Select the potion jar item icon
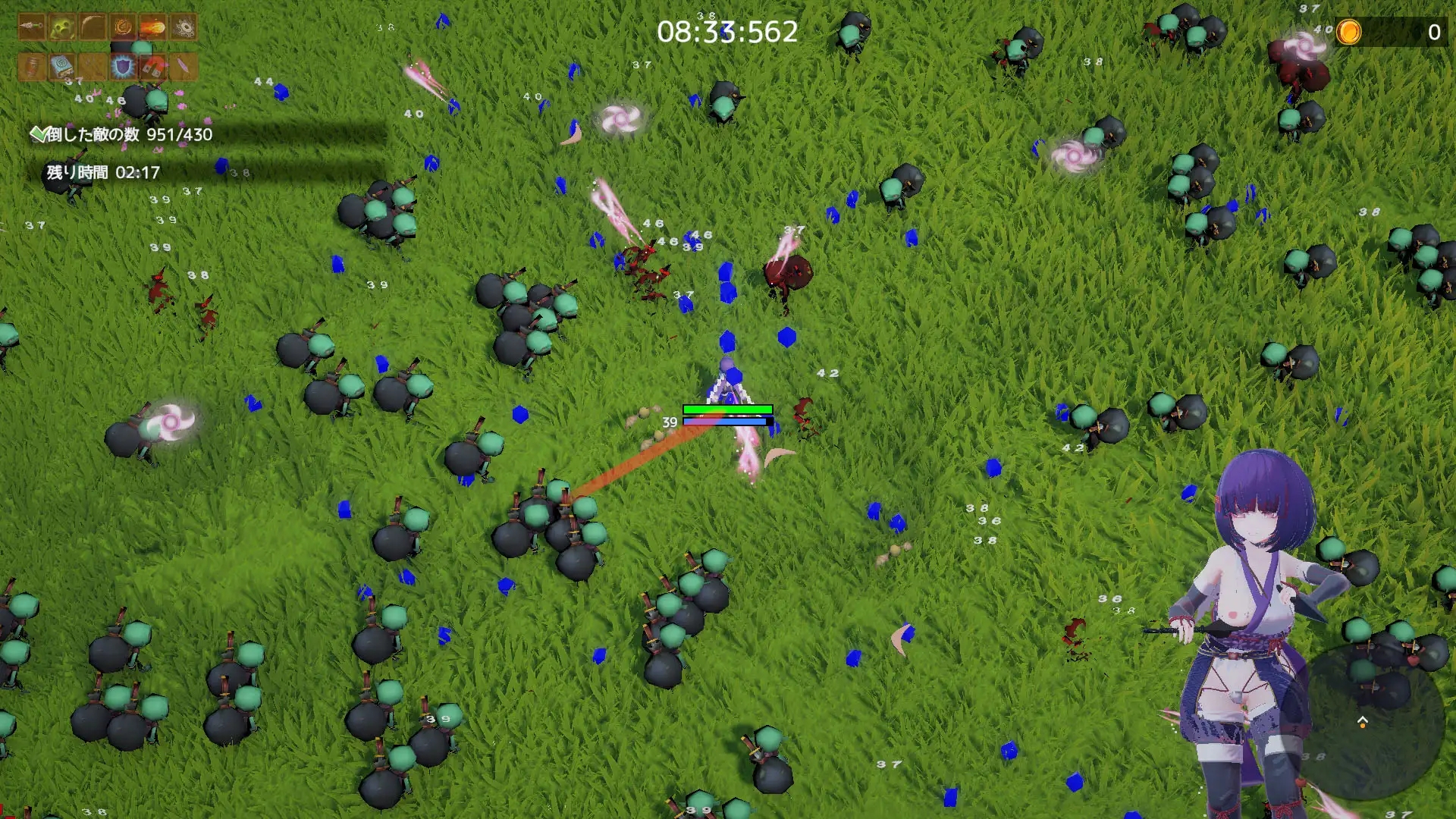Viewport: 1456px width, 819px height. 33,67
